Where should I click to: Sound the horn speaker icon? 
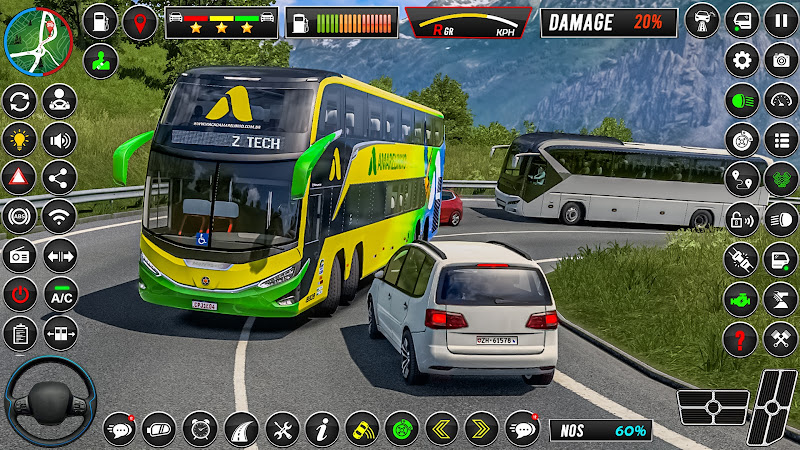click(x=61, y=139)
